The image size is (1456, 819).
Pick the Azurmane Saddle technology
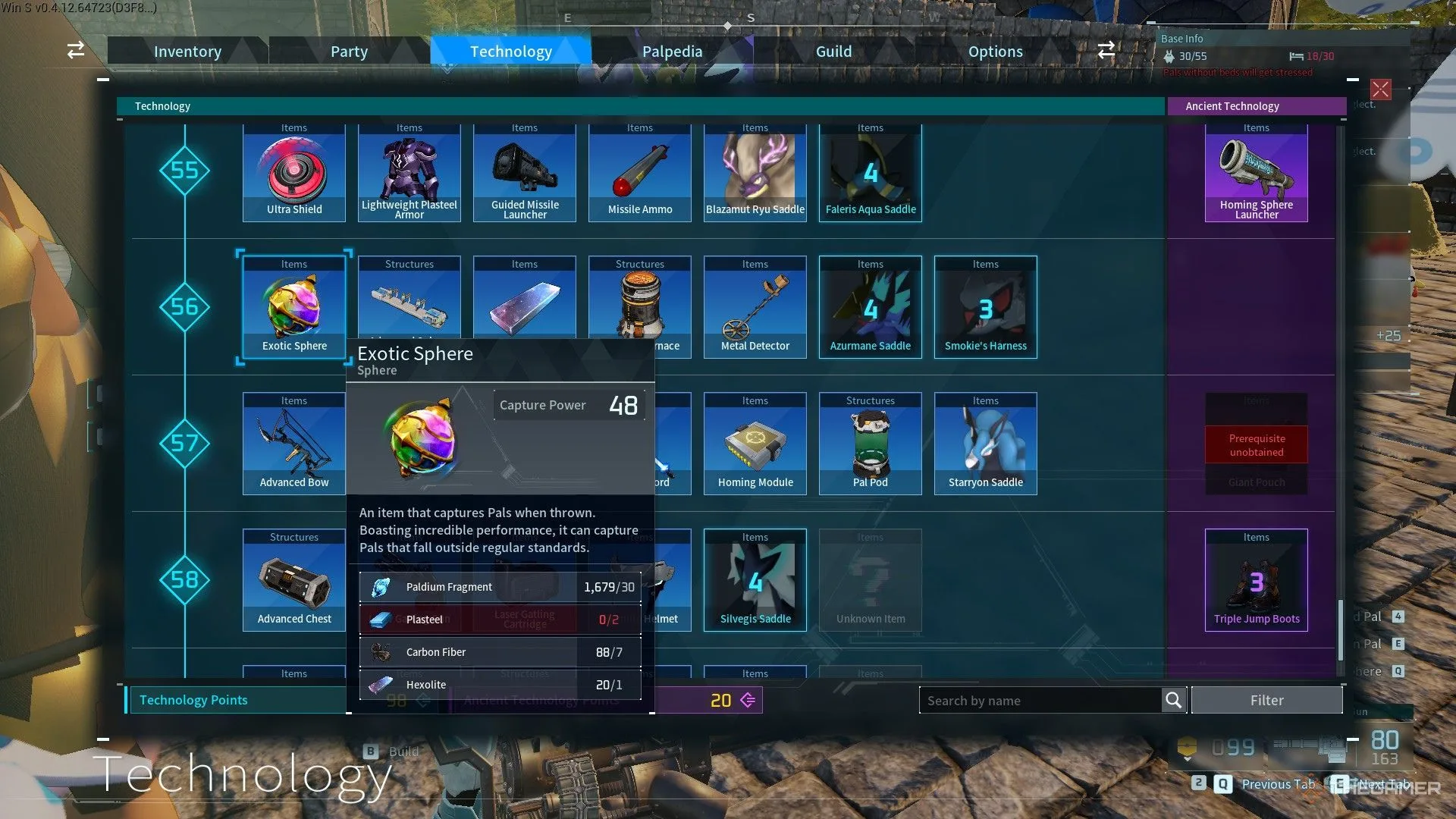point(871,308)
